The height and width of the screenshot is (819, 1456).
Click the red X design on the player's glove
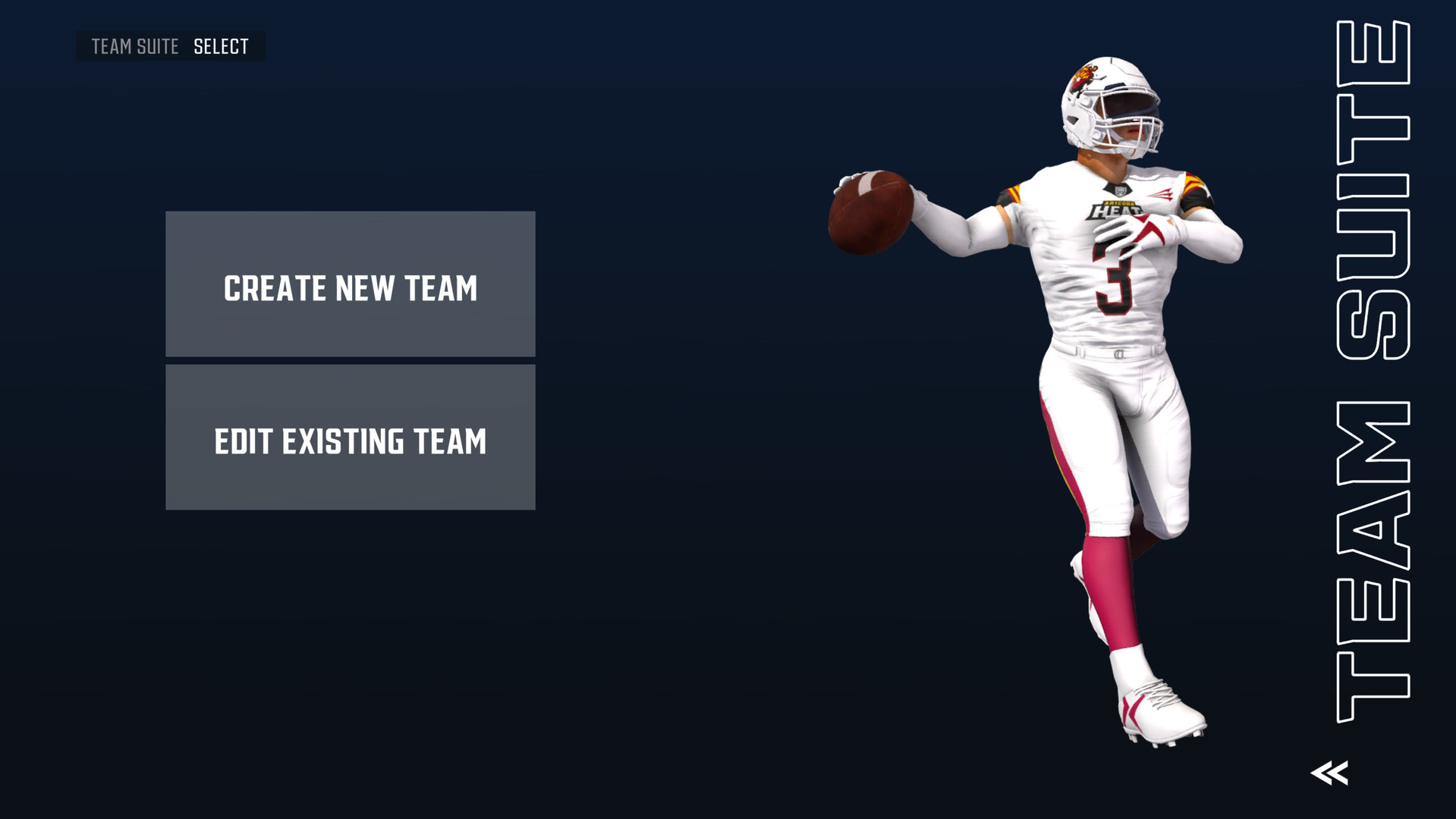[x=1147, y=229]
